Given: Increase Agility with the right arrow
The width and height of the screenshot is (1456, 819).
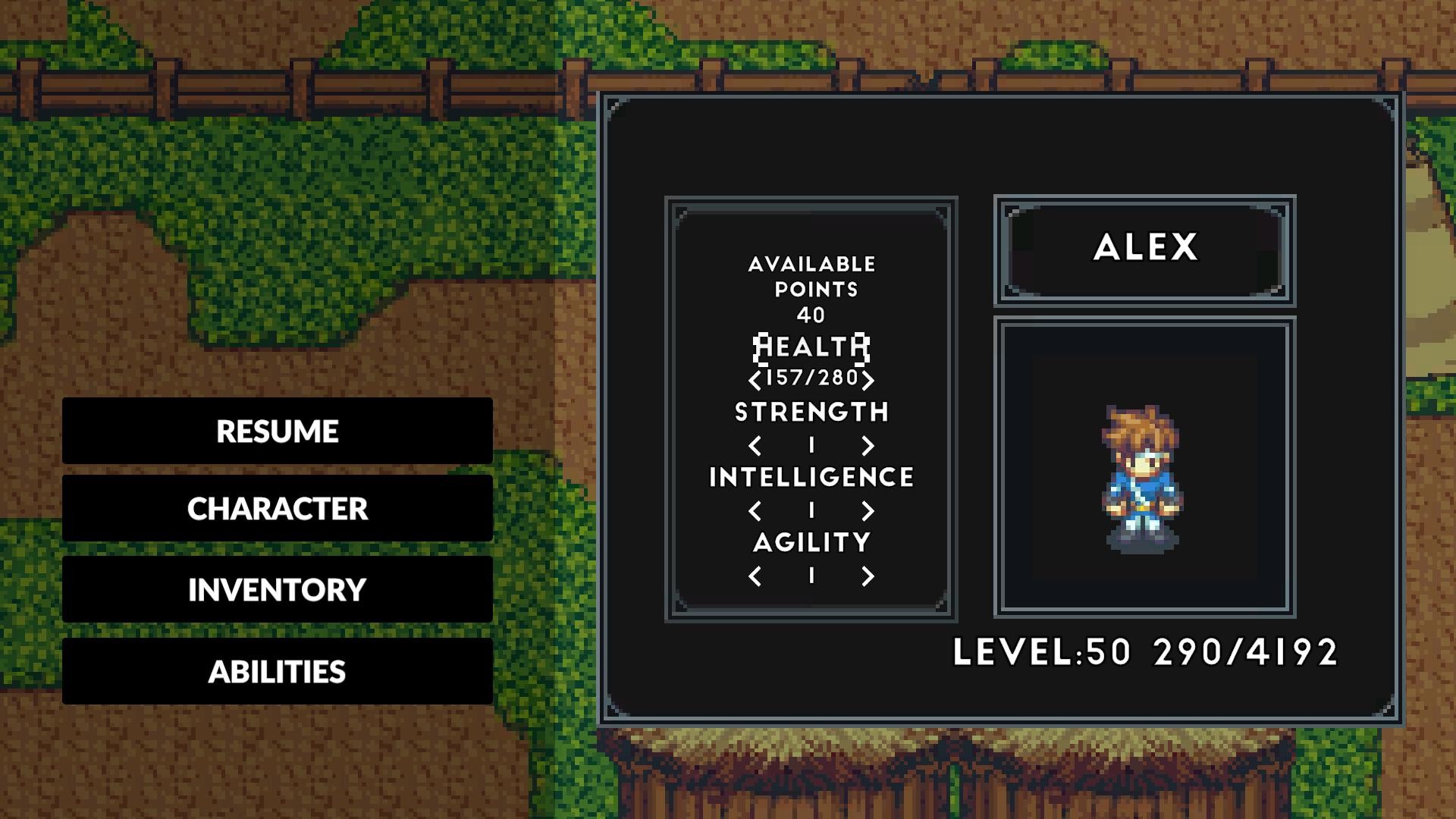Looking at the screenshot, I should pos(867,576).
